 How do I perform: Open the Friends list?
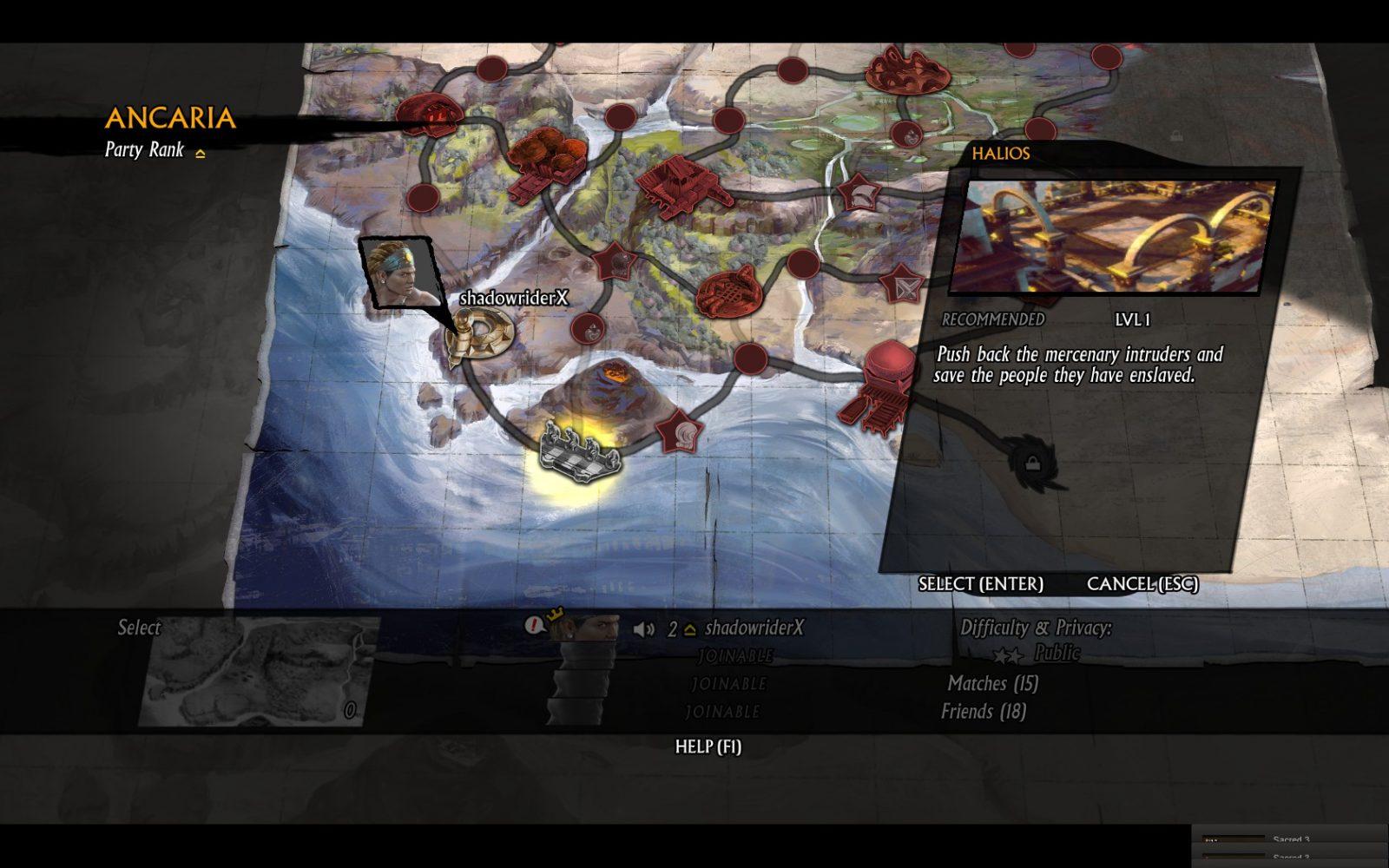(x=983, y=712)
